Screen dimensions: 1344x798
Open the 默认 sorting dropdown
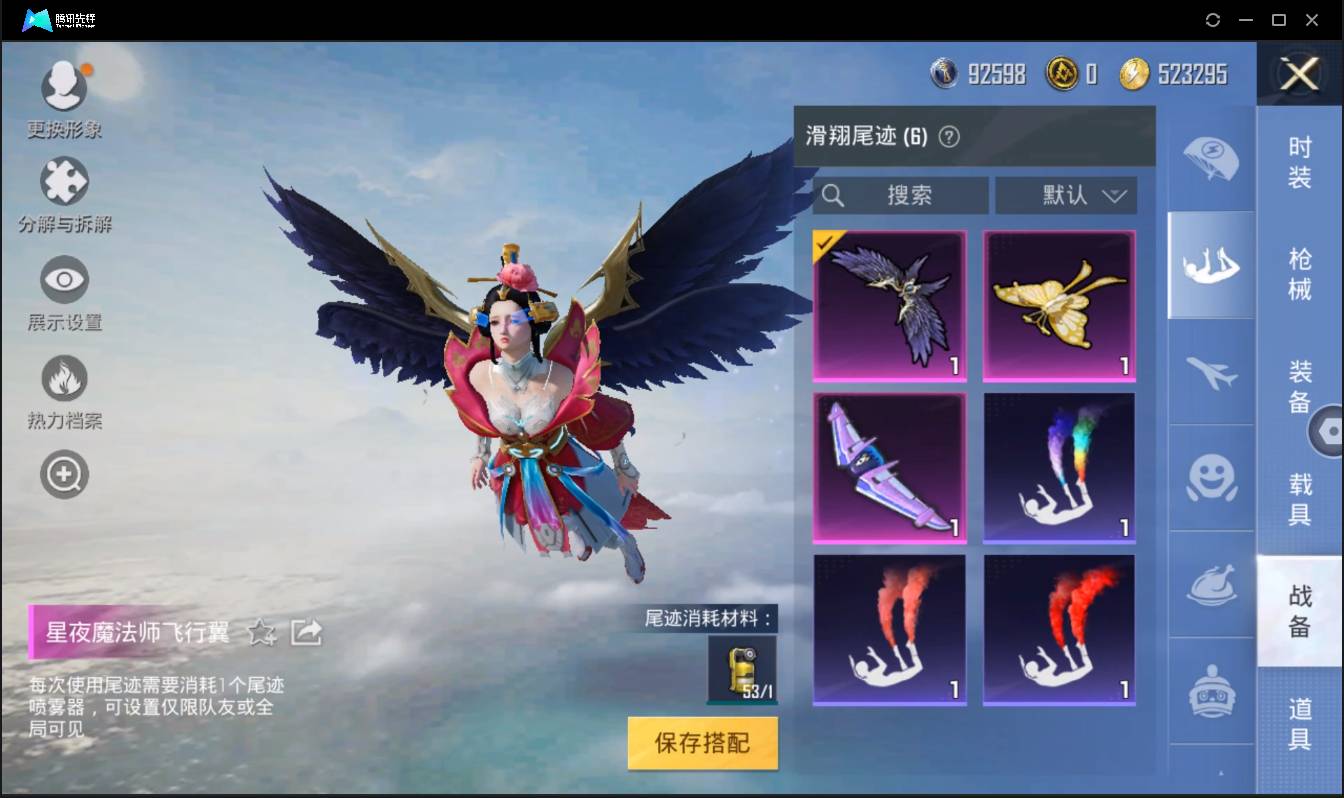click(1065, 196)
